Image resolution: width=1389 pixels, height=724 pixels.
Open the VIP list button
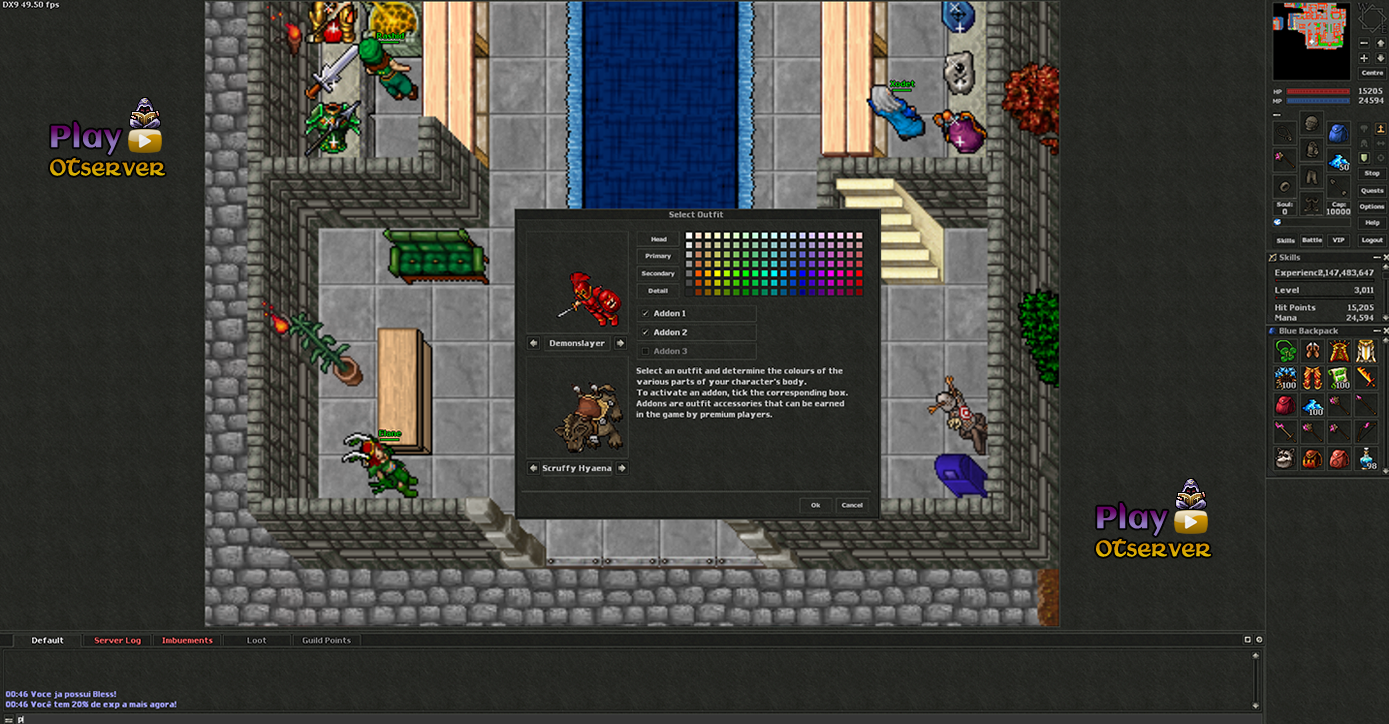1338,240
